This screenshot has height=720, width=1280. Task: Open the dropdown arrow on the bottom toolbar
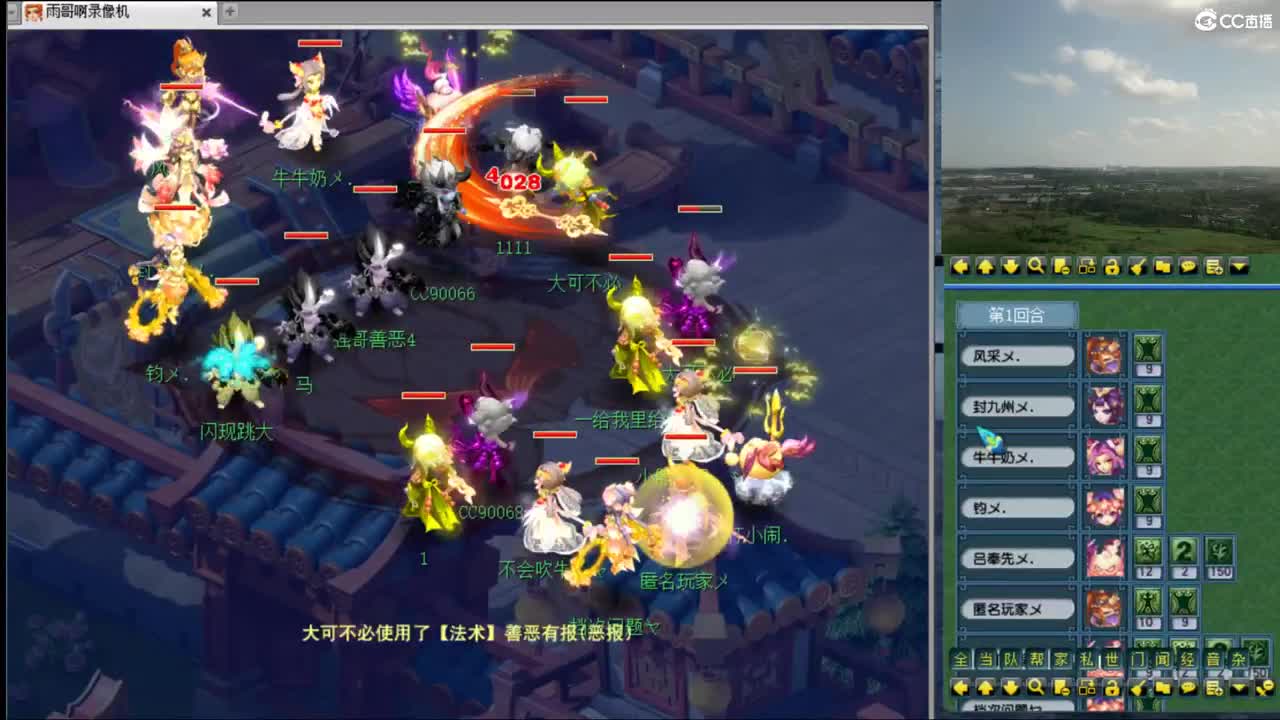tap(1239, 688)
